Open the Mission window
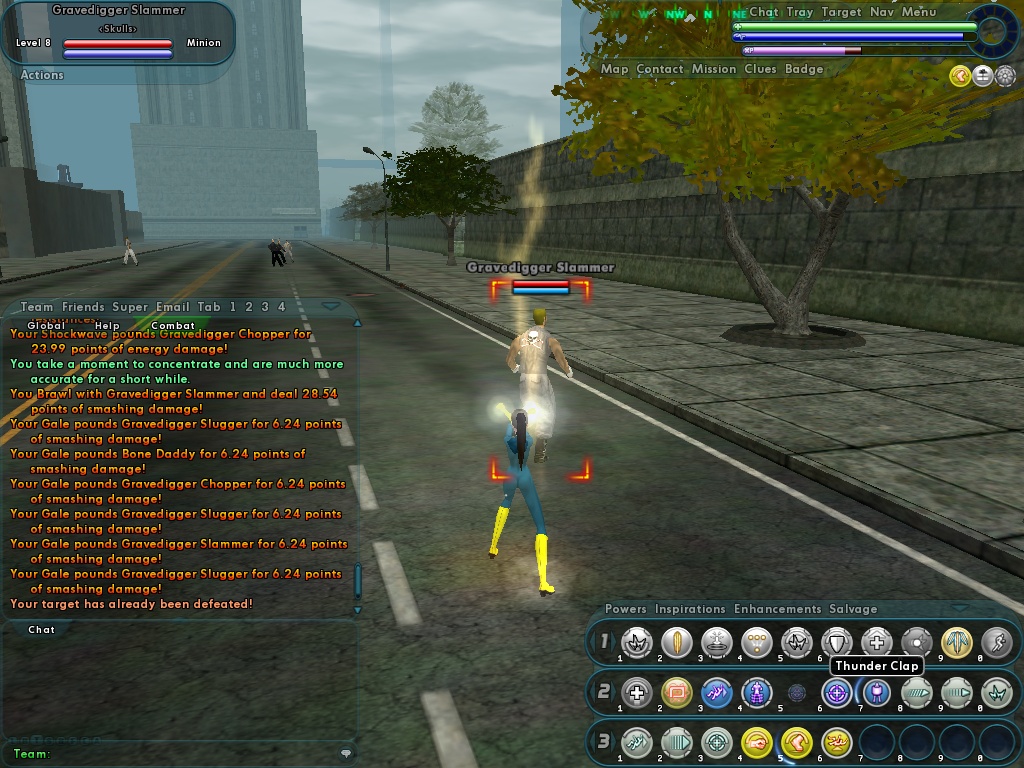The width and height of the screenshot is (1024, 768). [x=714, y=69]
